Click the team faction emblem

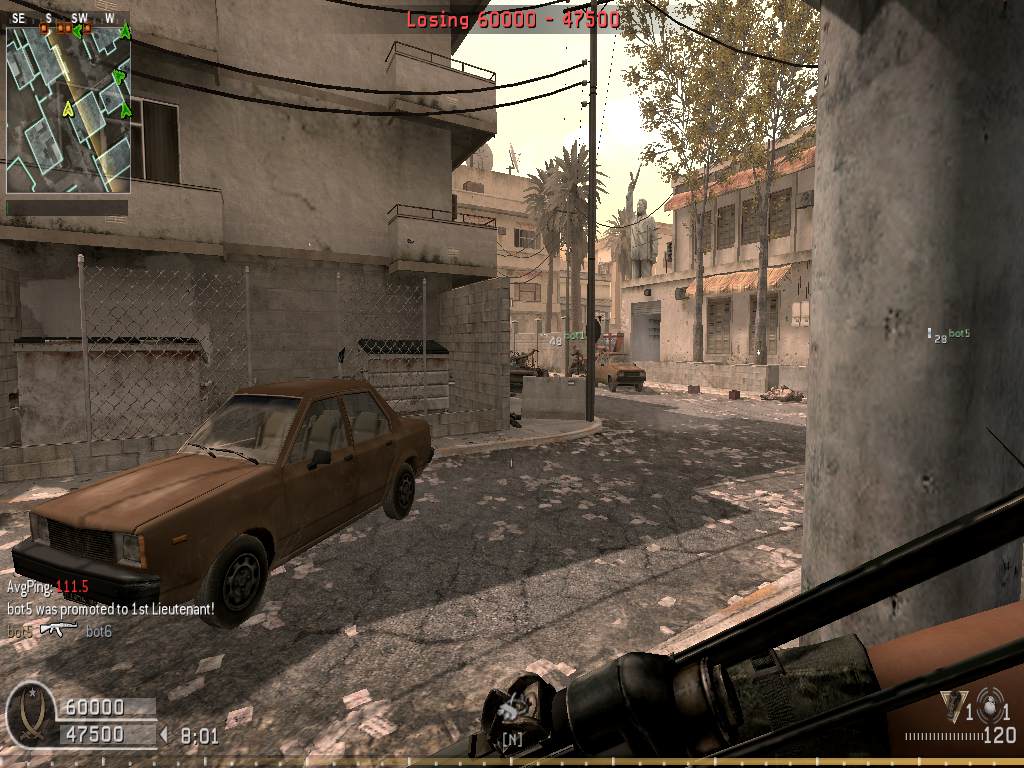coord(28,714)
